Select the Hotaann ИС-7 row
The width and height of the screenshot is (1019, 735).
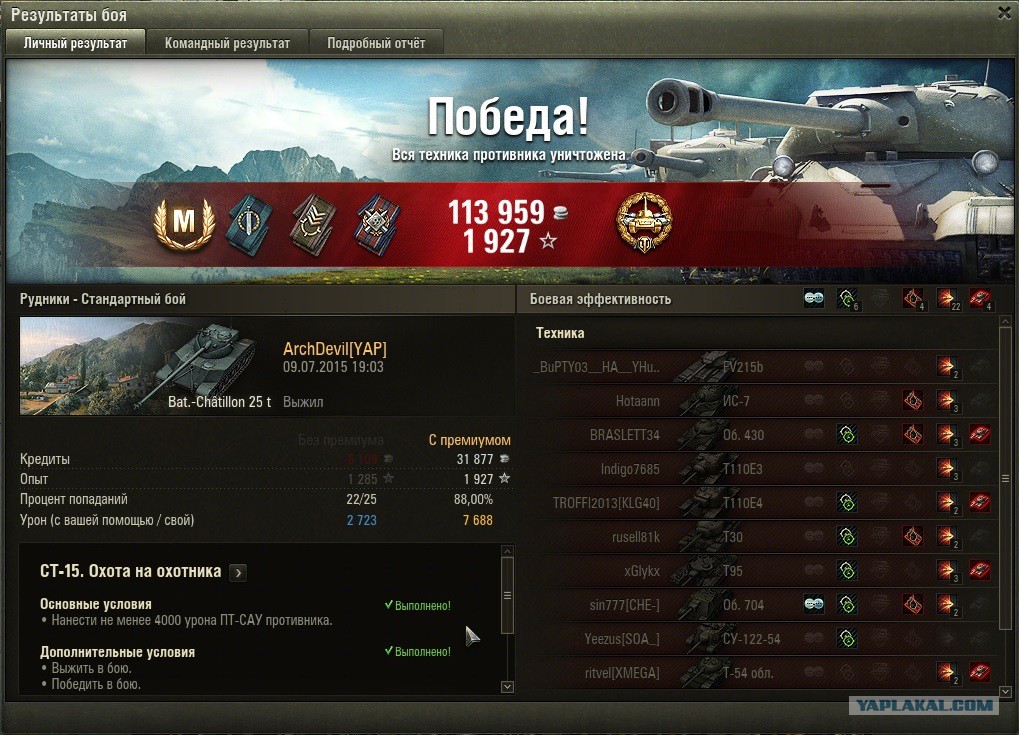[x=760, y=400]
